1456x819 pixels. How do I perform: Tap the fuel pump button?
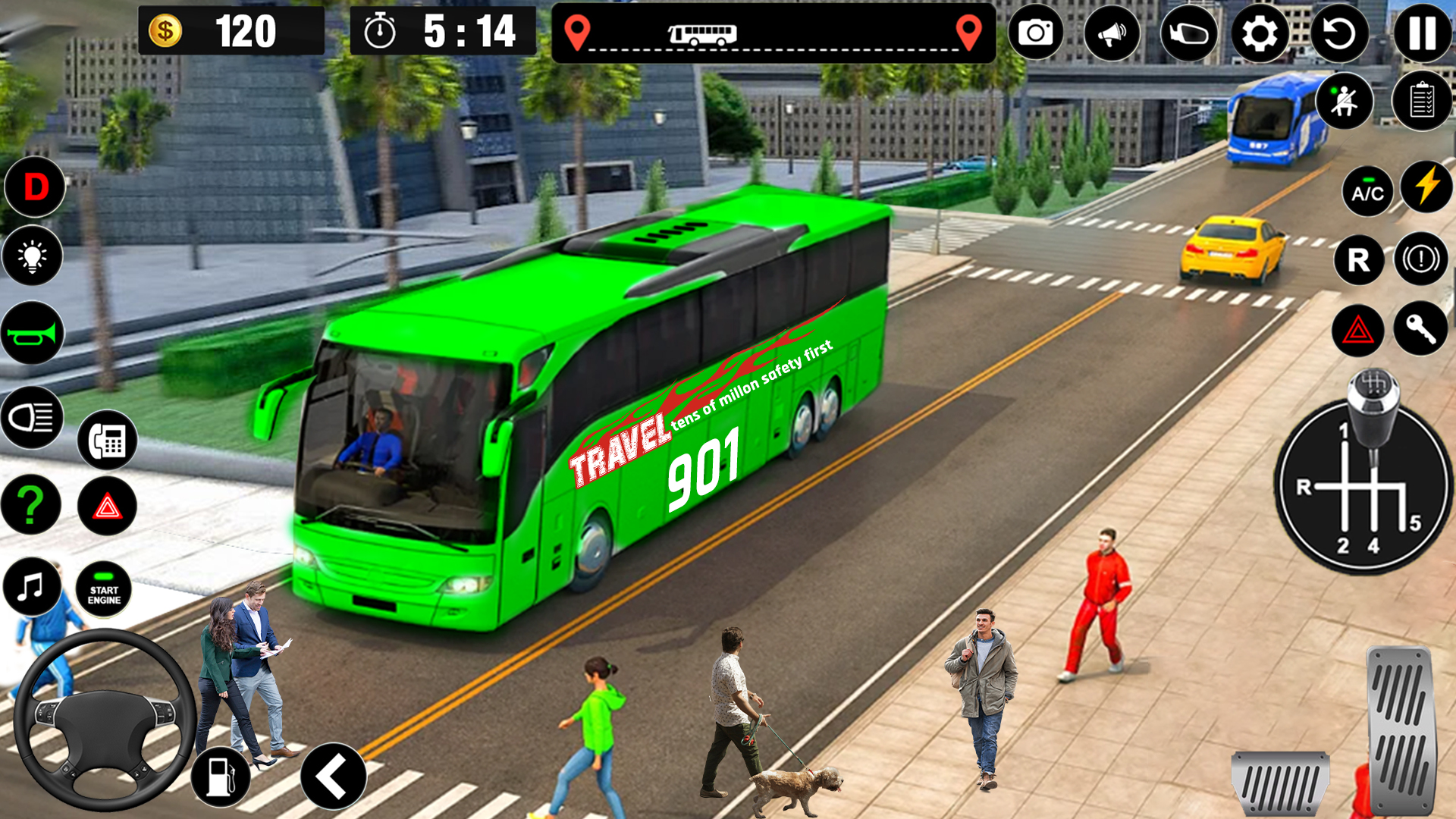click(x=221, y=777)
